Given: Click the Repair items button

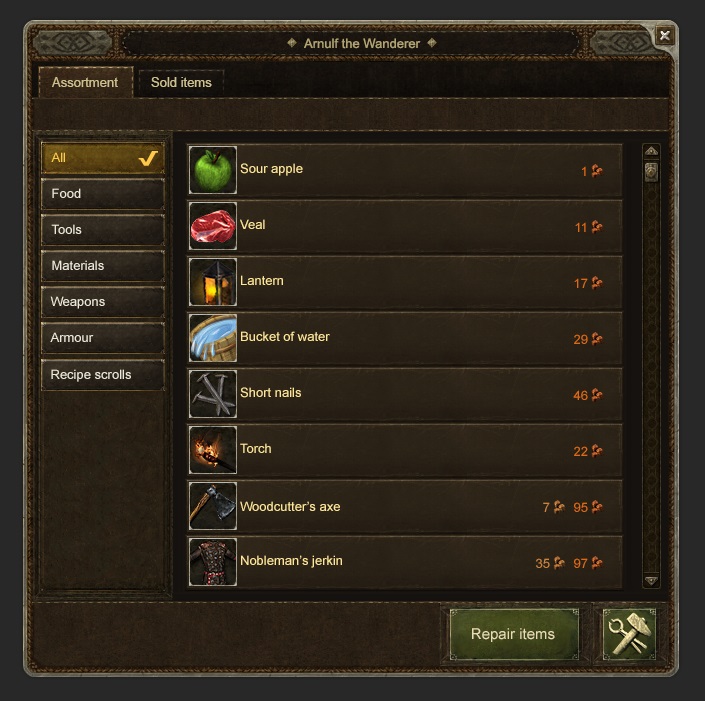Looking at the screenshot, I should point(512,634).
